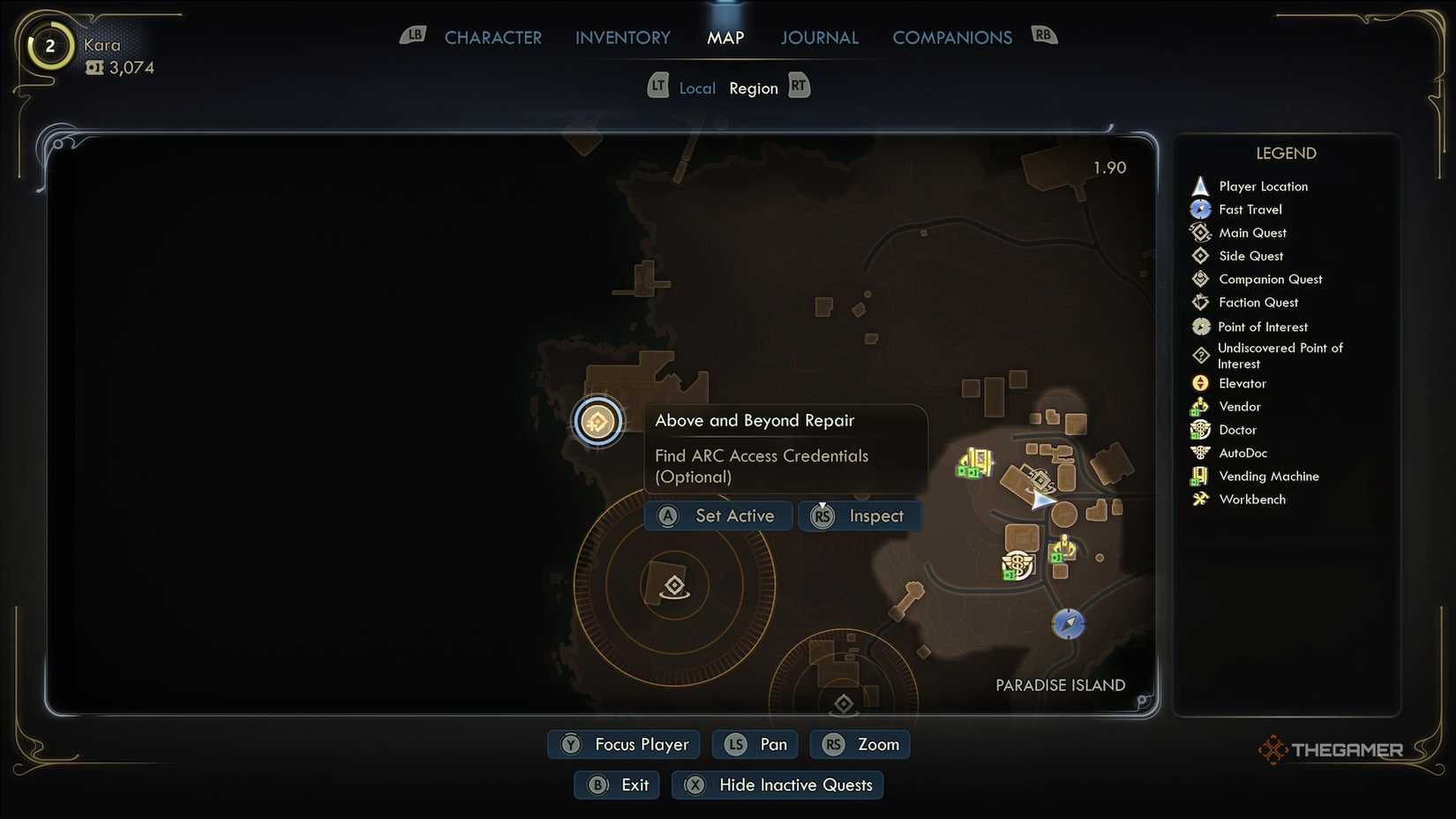Click the Elevator icon in the legend
The image size is (1456, 819).
click(1200, 383)
